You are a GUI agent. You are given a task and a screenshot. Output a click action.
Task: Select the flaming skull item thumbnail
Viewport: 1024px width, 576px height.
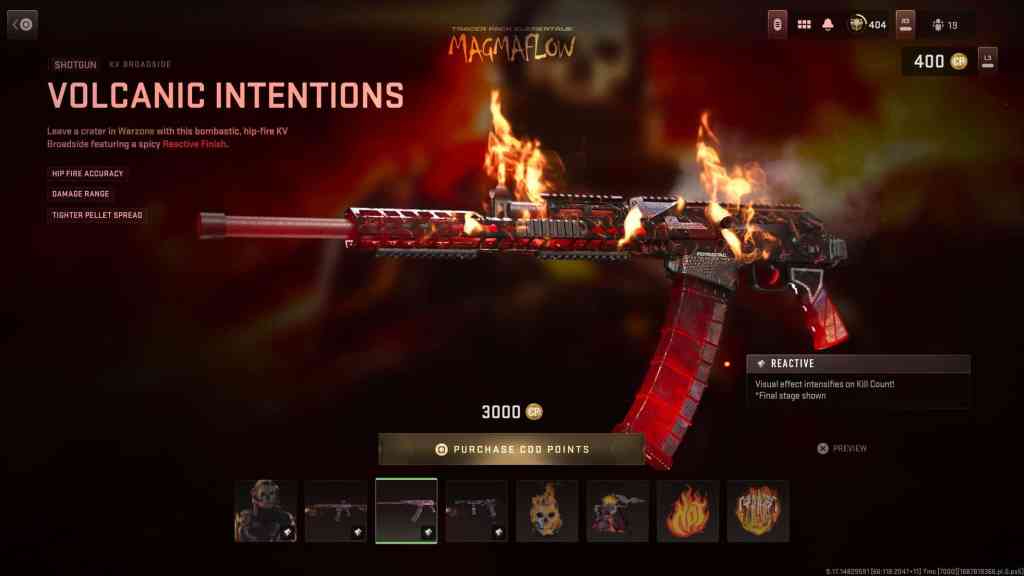click(x=547, y=511)
